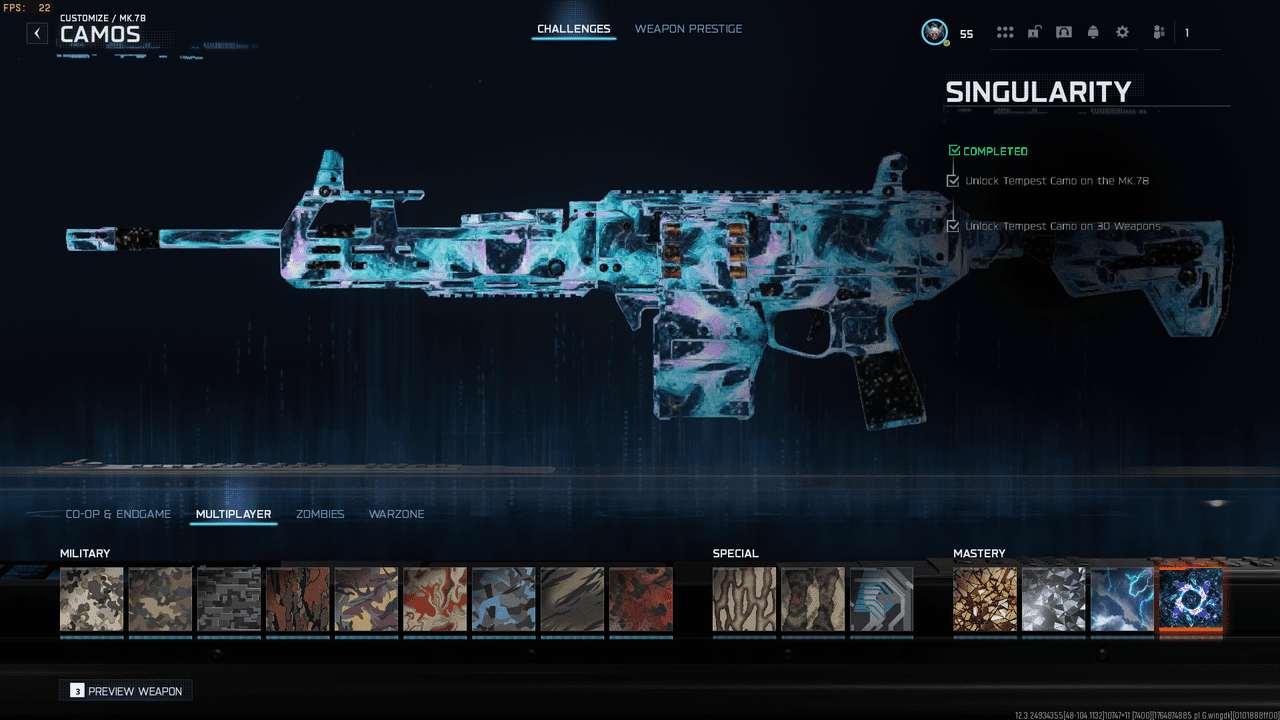Click the unlocked padlock store icon
This screenshot has height=720, width=1280.
coord(1035,32)
